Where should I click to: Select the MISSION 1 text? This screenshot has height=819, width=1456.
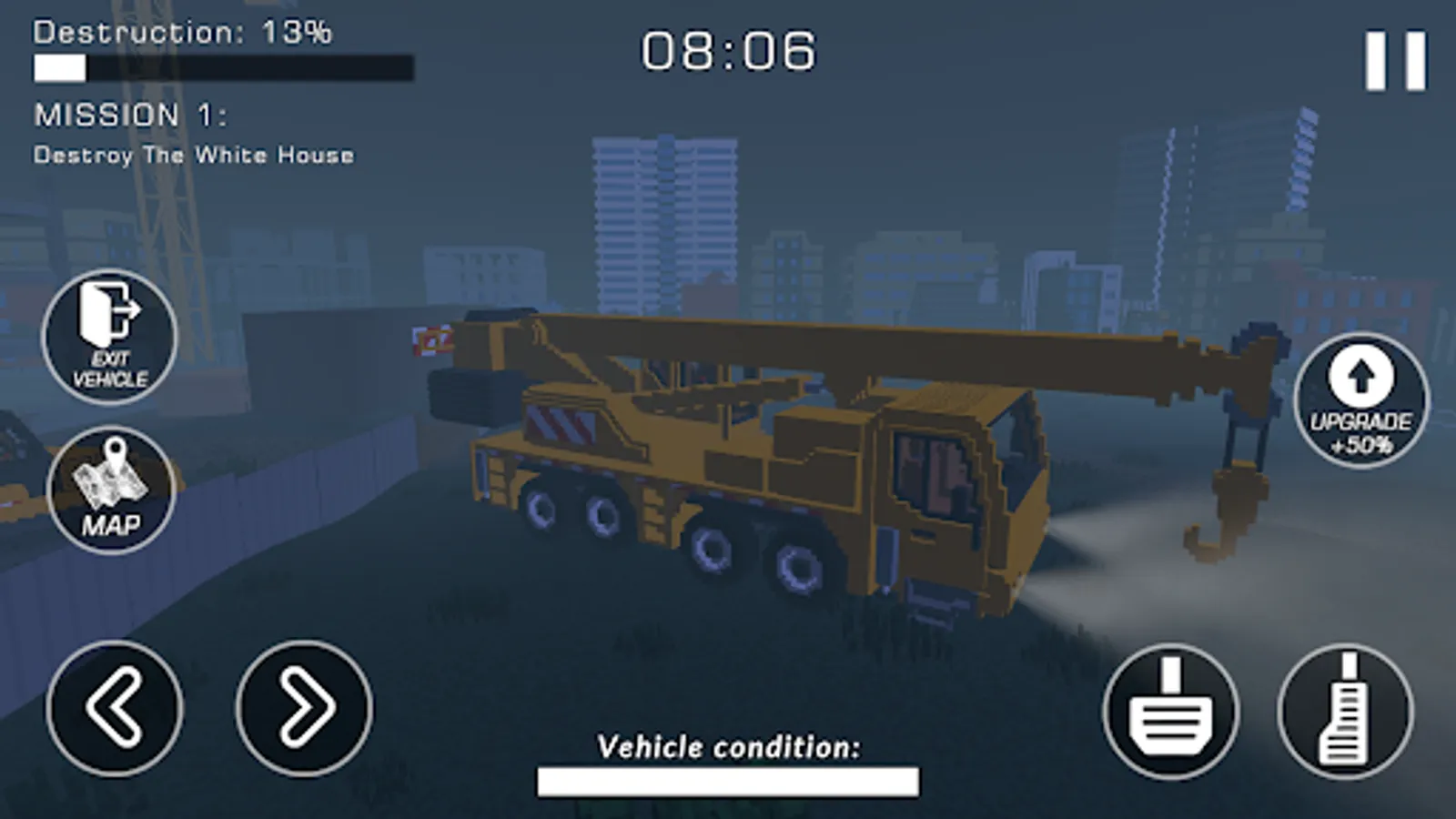tap(132, 115)
